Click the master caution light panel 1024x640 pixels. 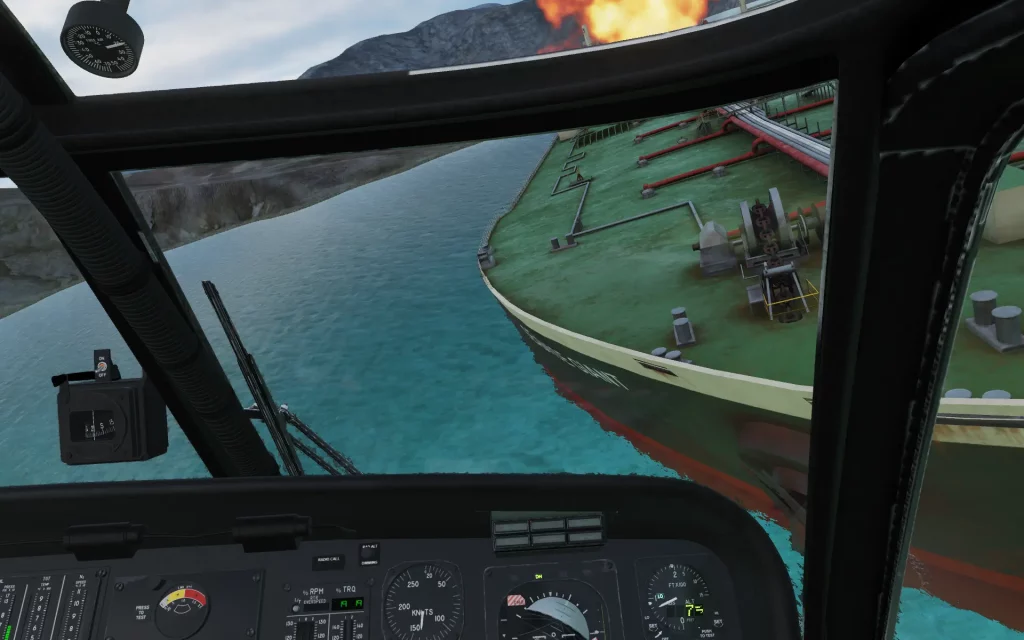(548, 531)
